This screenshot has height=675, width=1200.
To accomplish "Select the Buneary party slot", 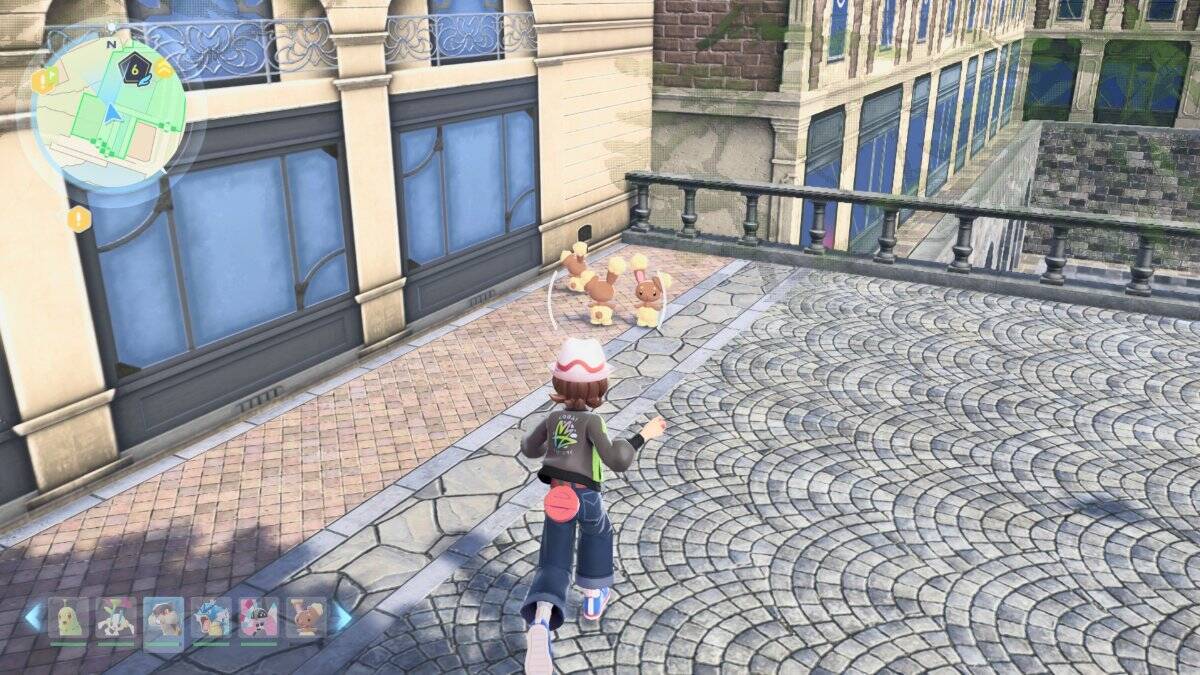I will (x=305, y=618).
